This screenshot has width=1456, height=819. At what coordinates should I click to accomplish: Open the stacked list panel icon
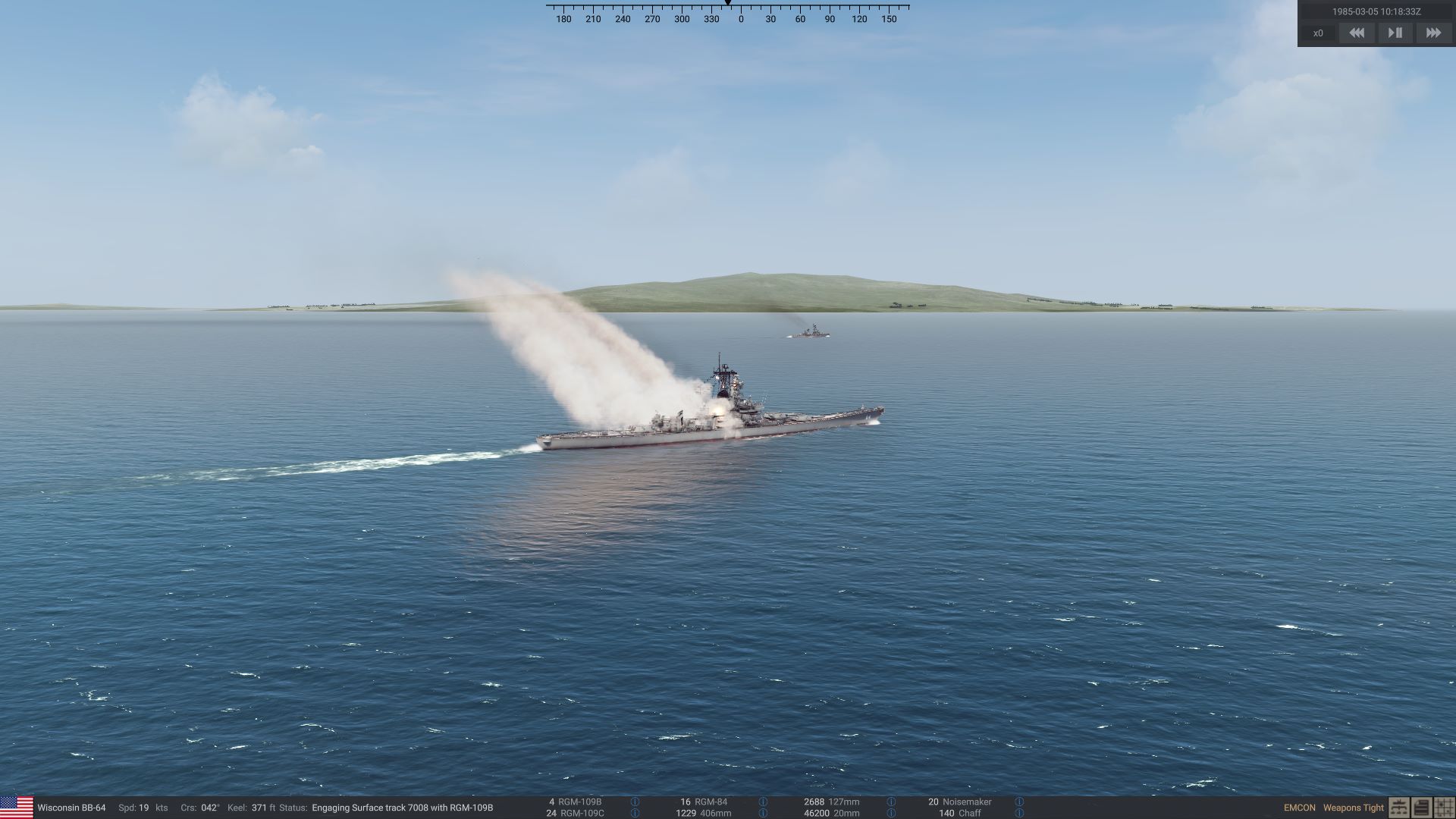pos(1421,808)
